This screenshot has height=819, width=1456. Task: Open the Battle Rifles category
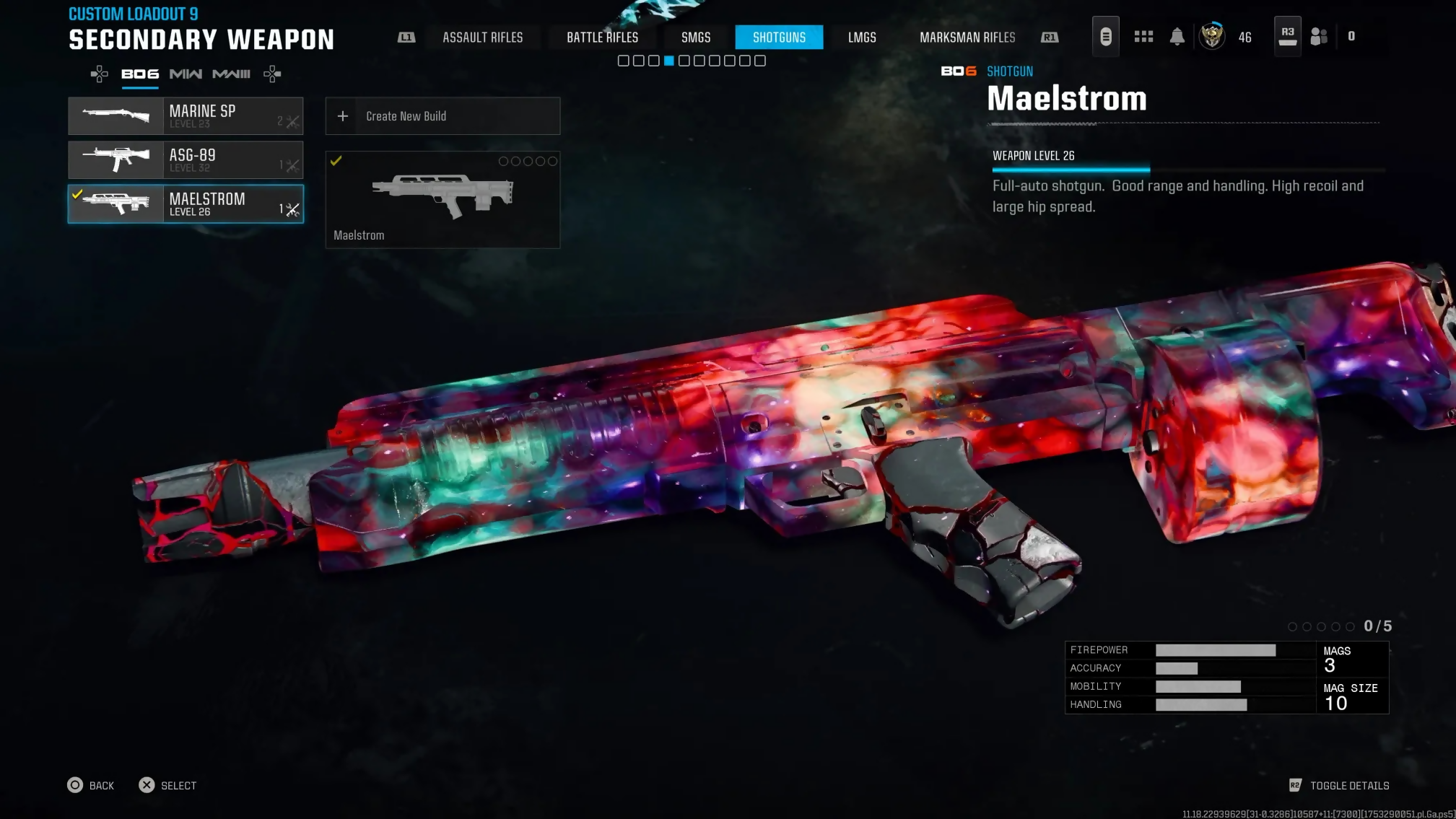pos(602,38)
